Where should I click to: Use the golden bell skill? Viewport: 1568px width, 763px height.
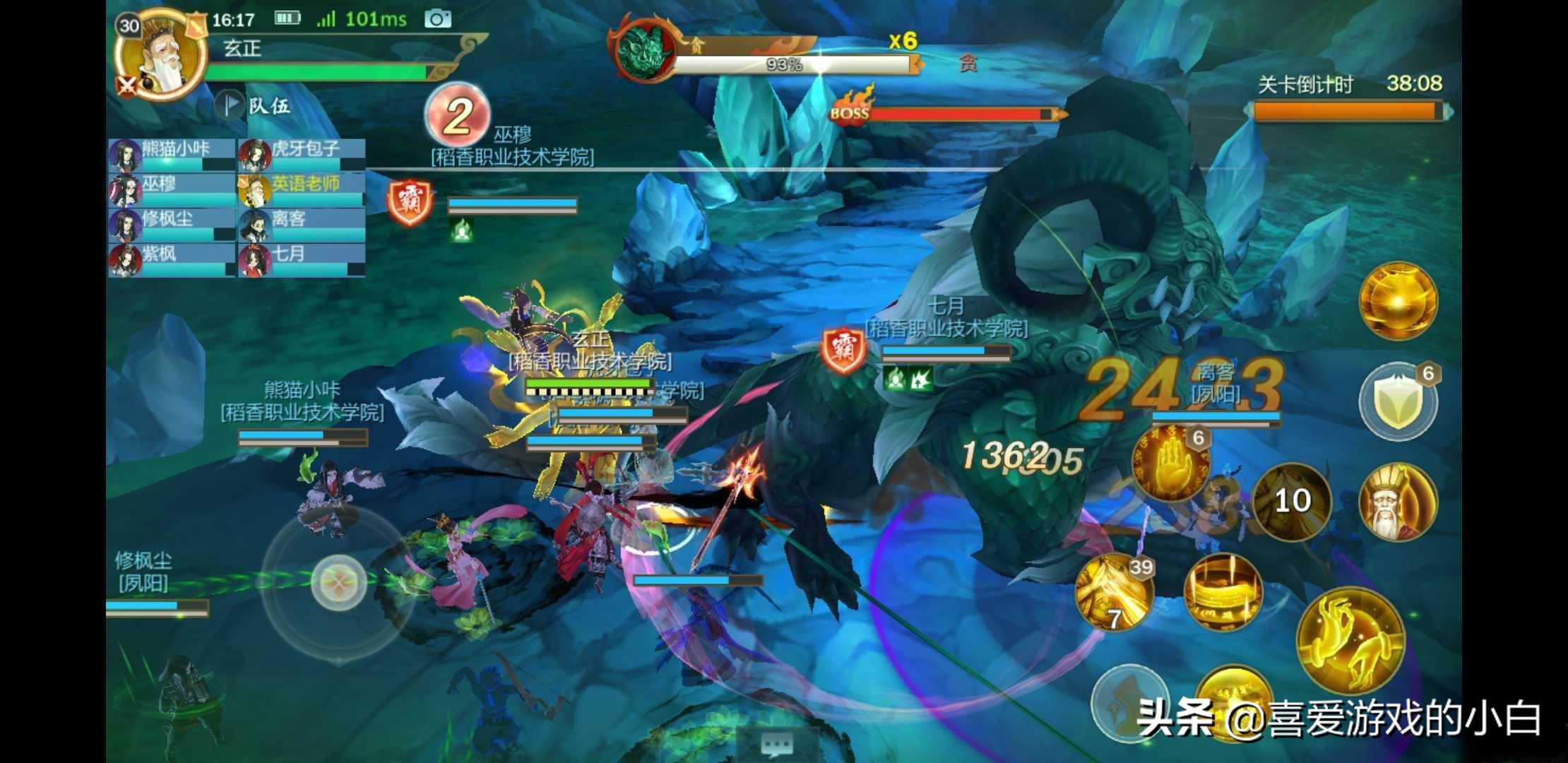click(1223, 592)
